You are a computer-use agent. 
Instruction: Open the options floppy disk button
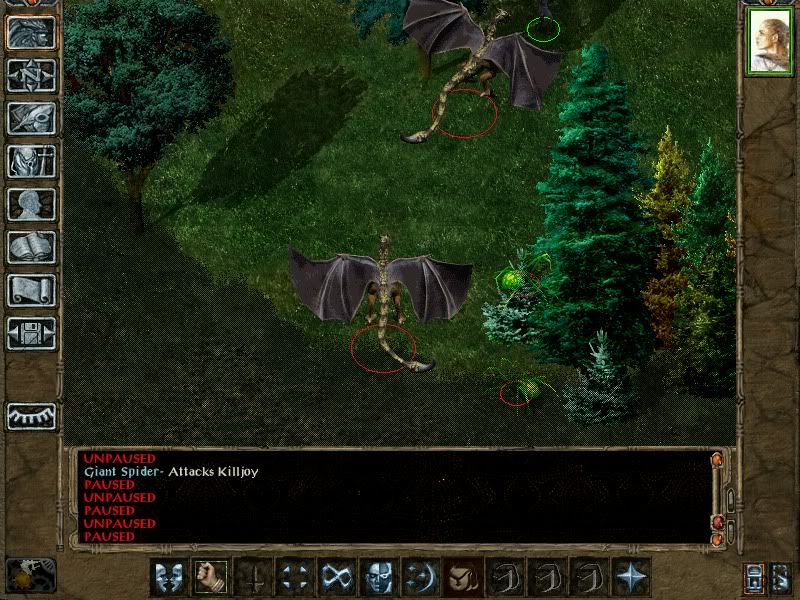[x=31, y=333]
